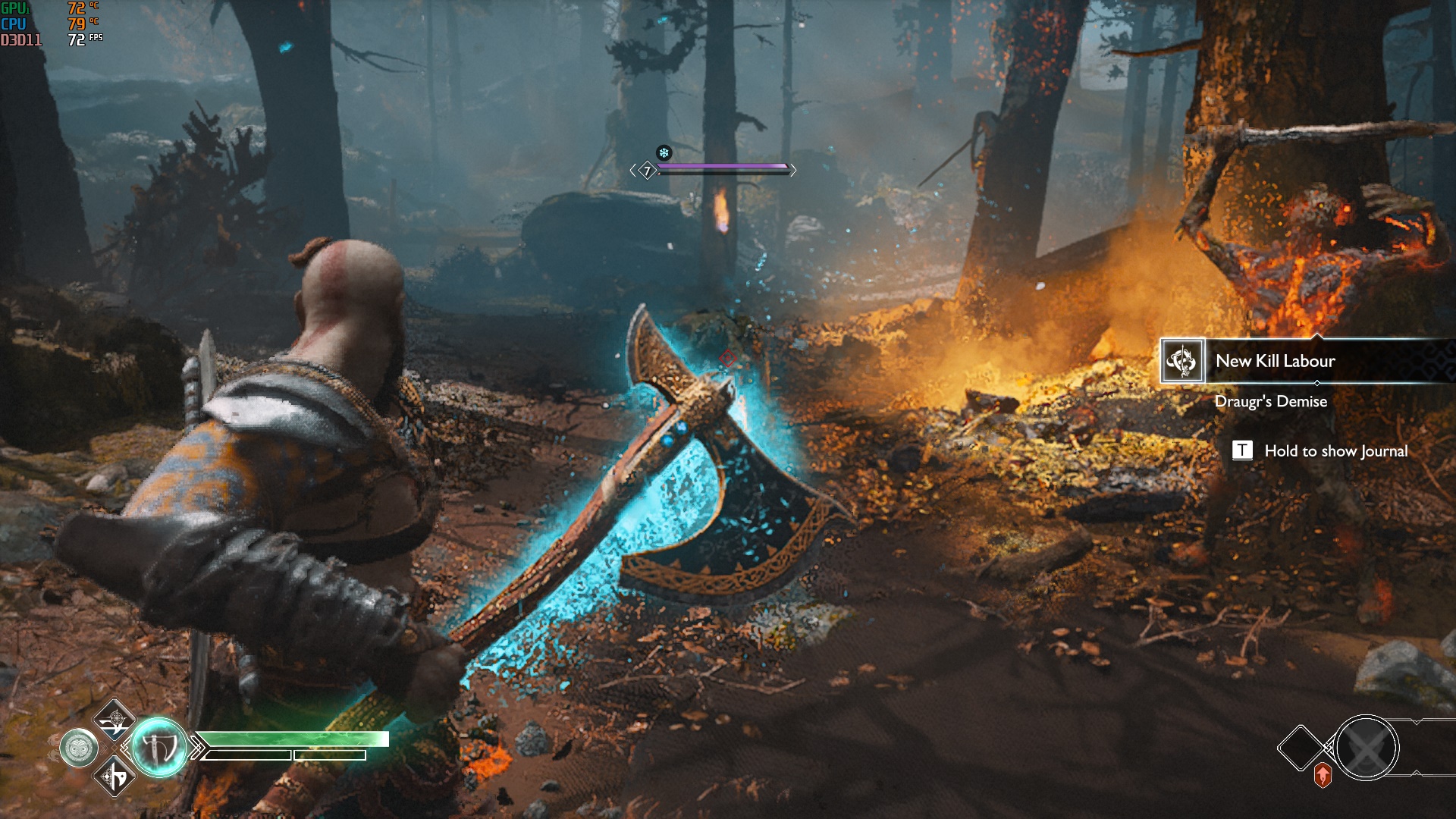This screenshot has width=1456, height=819.
Task: Click the red upward arrow buff icon
Action: coord(1323,775)
